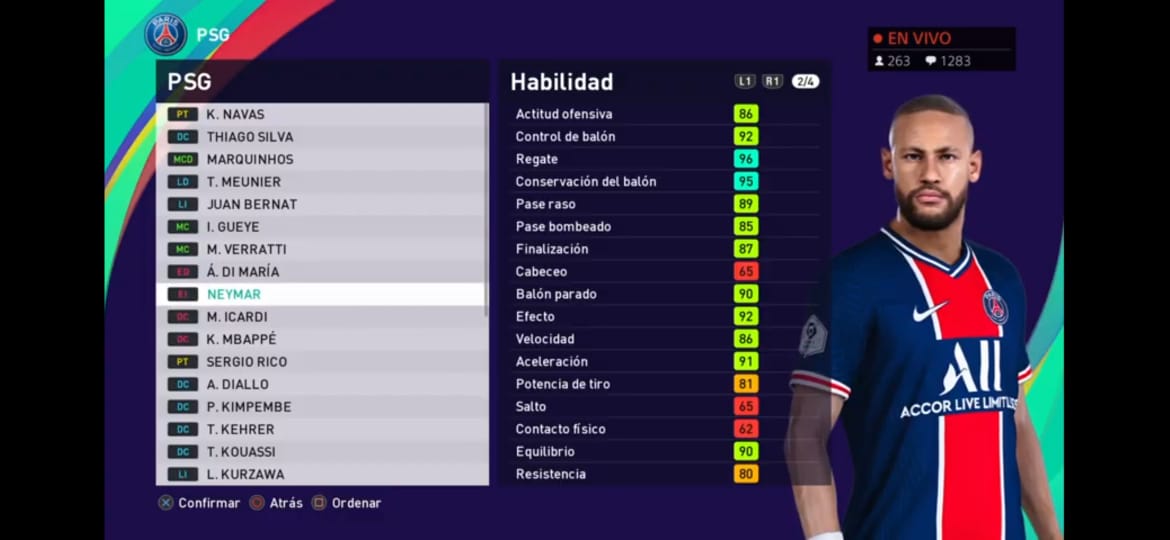Choose M. Icardi from the list

[x=320, y=317]
